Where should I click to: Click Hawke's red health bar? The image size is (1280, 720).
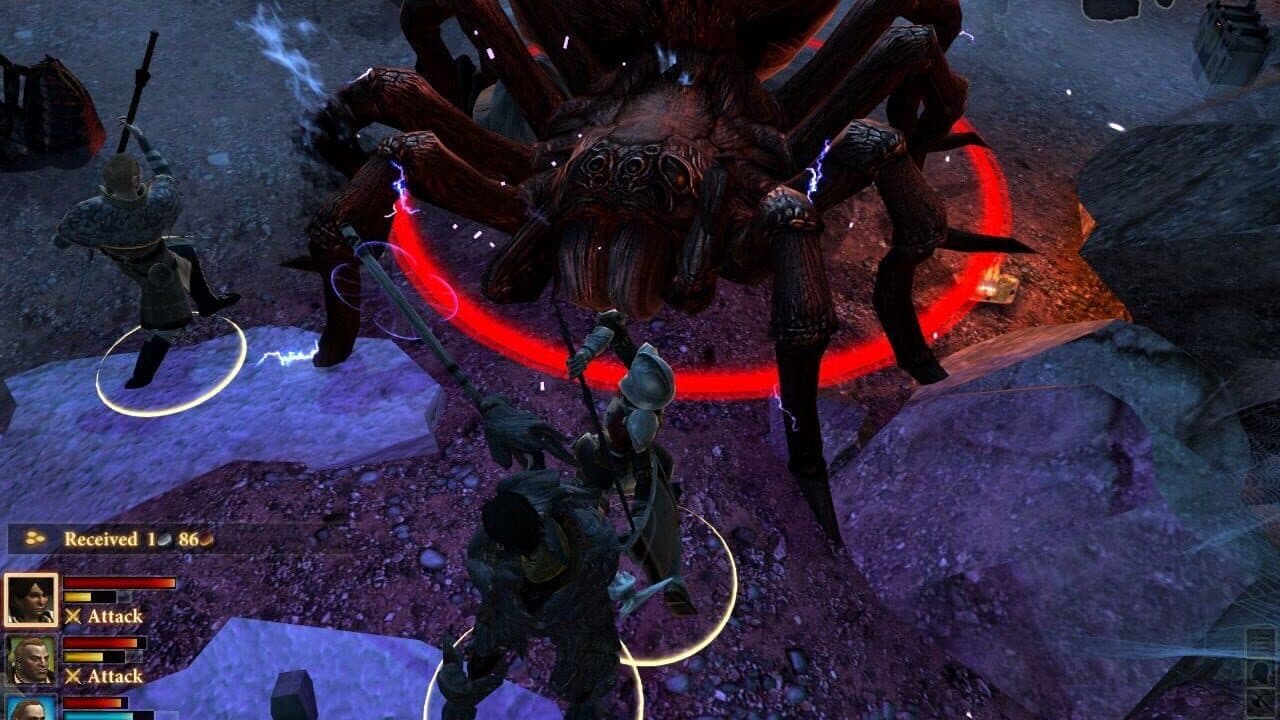(120, 582)
